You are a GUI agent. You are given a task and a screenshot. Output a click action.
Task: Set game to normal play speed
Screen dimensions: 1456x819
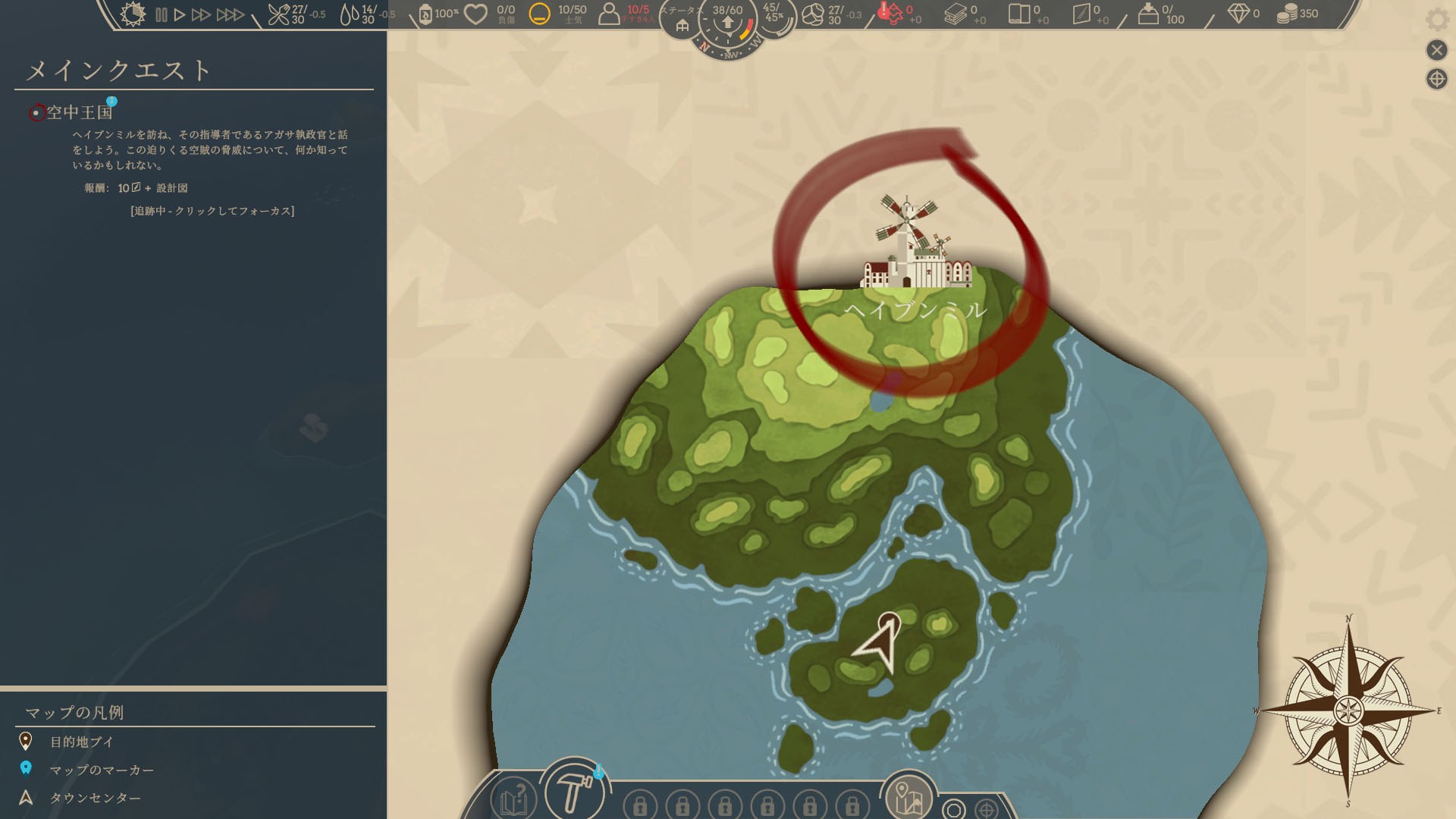(x=180, y=14)
